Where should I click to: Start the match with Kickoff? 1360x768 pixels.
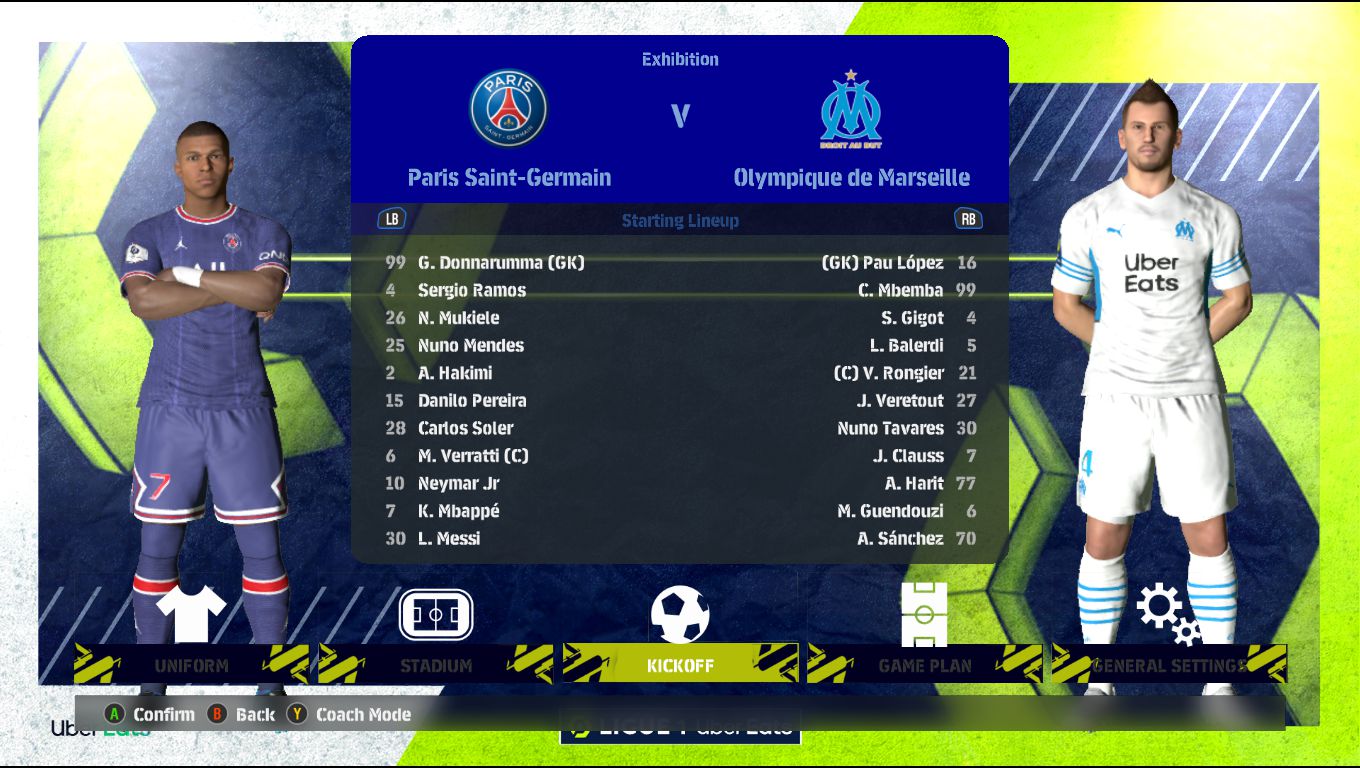click(680, 665)
